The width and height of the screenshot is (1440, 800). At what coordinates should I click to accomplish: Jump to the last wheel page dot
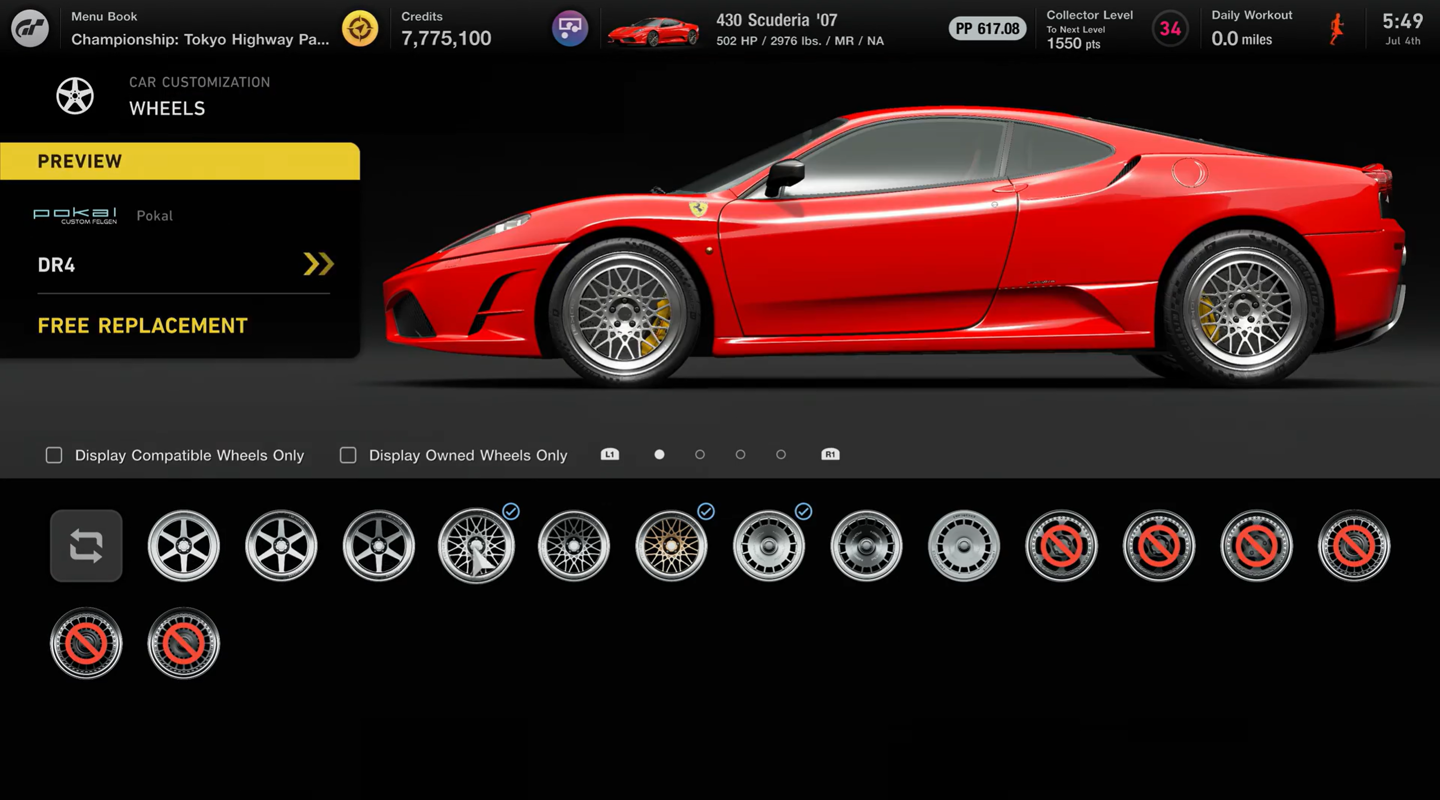point(781,455)
